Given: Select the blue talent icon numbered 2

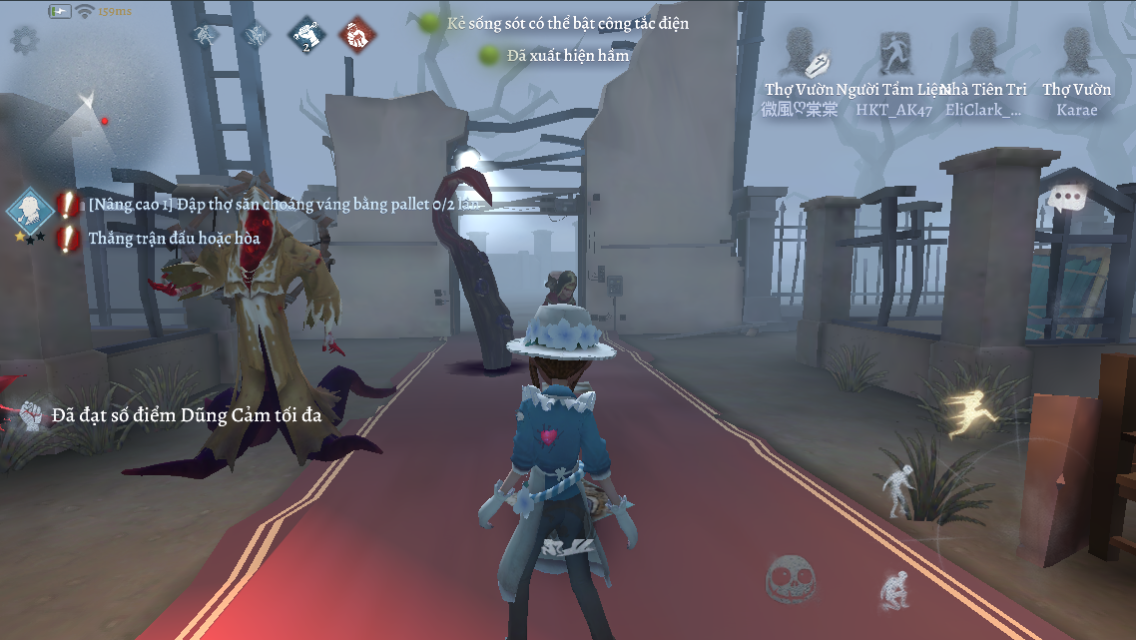Looking at the screenshot, I should coord(307,36).
